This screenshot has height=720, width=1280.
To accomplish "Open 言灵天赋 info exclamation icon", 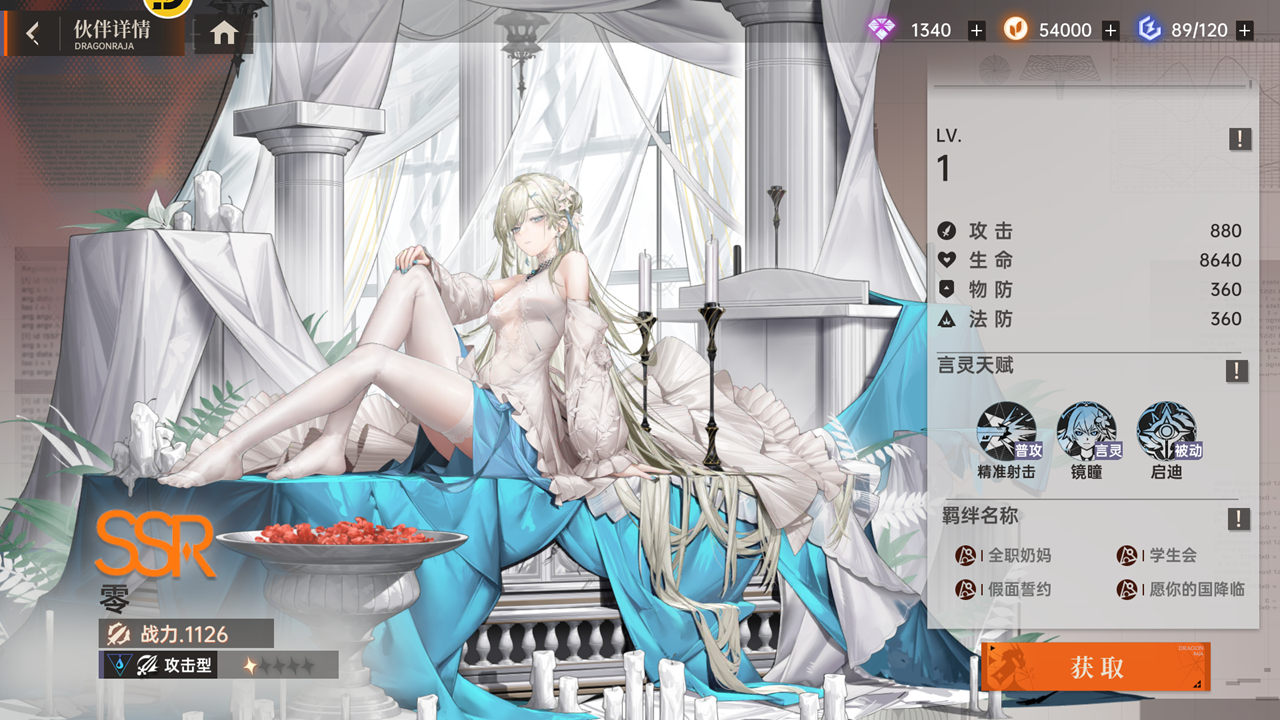I will (1237, 371).
